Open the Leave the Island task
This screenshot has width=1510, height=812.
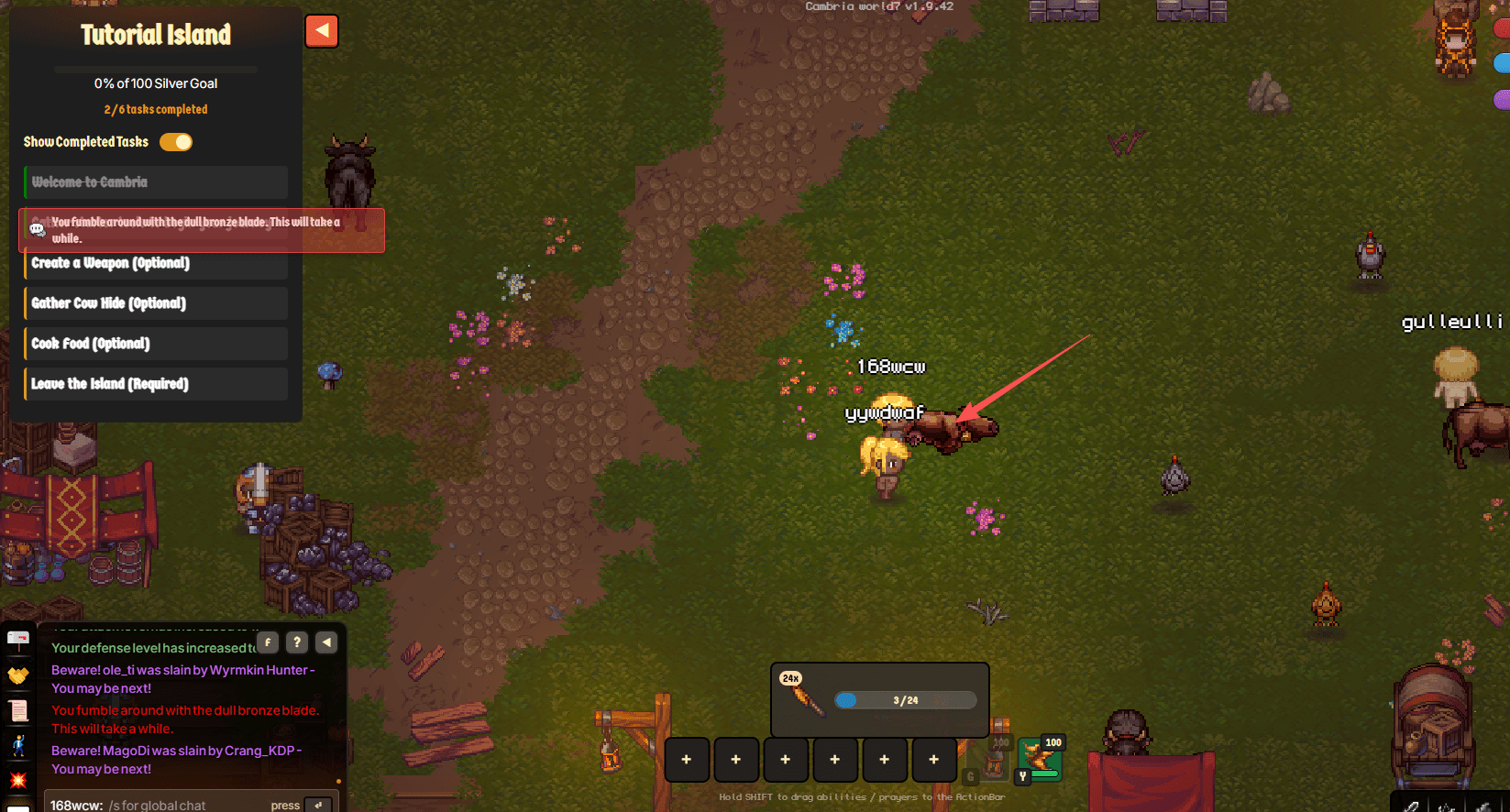point(156,384)
